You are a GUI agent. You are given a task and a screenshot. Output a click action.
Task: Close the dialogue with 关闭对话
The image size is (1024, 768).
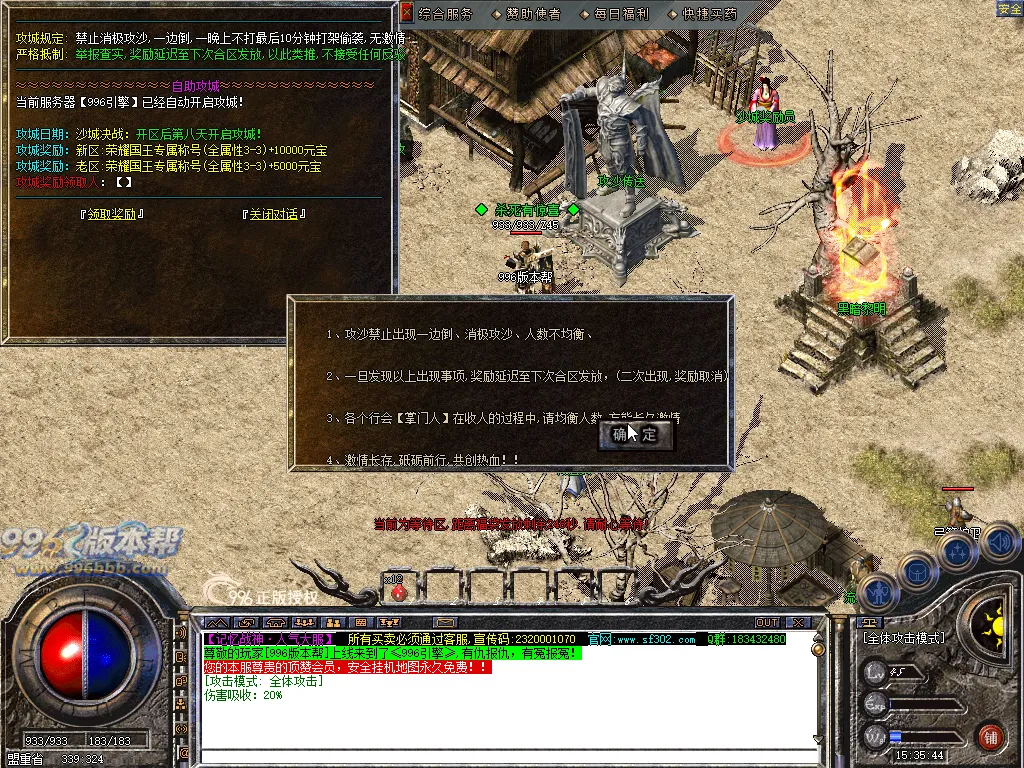pos(273,214)
